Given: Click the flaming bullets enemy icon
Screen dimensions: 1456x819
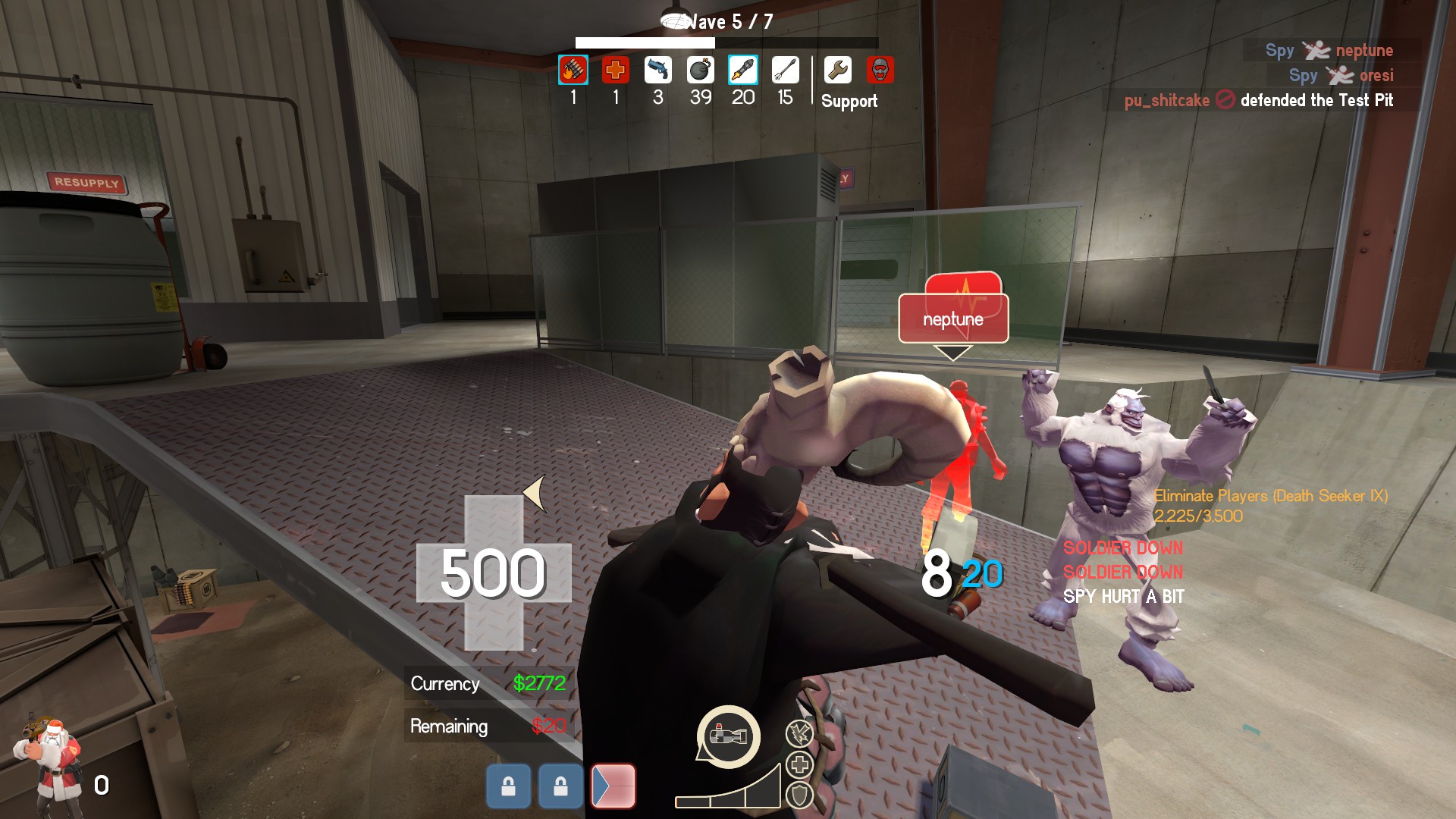Looking at the screenshot, I should (x=573, y=71).
